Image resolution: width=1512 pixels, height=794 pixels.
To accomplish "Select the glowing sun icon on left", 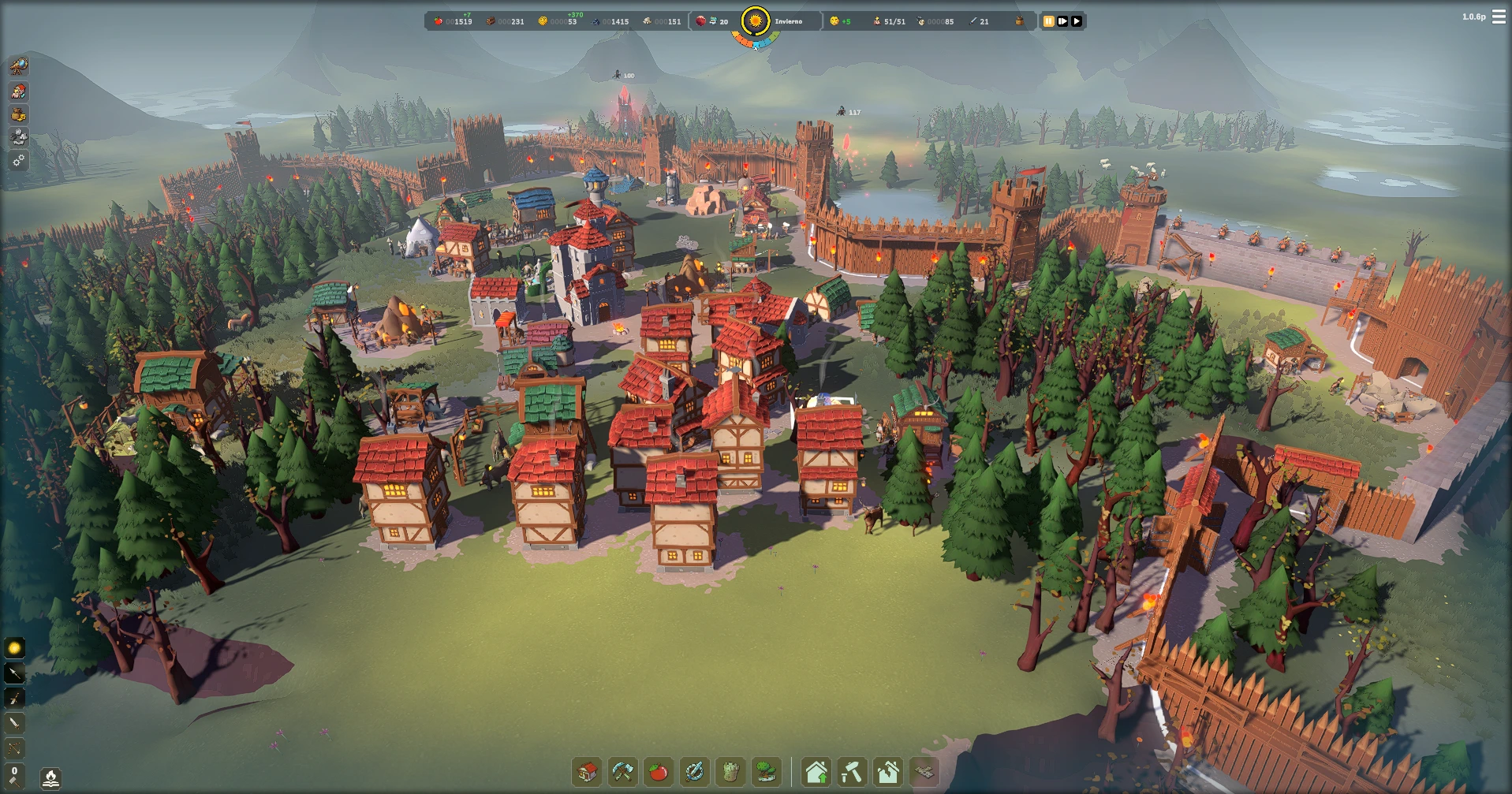I will pos(14,648).
